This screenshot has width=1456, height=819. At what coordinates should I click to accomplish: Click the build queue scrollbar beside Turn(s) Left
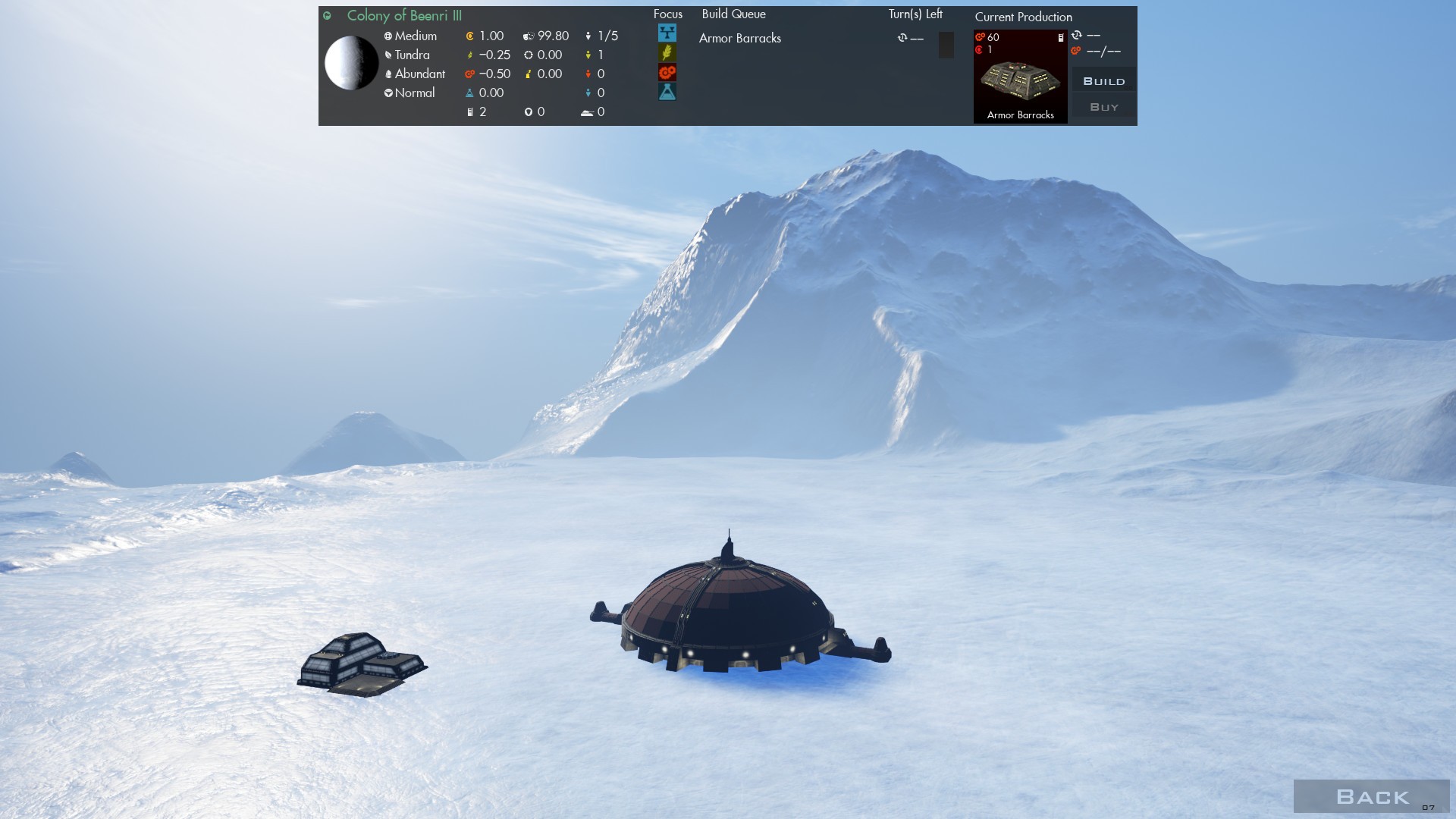click(945, 45)
